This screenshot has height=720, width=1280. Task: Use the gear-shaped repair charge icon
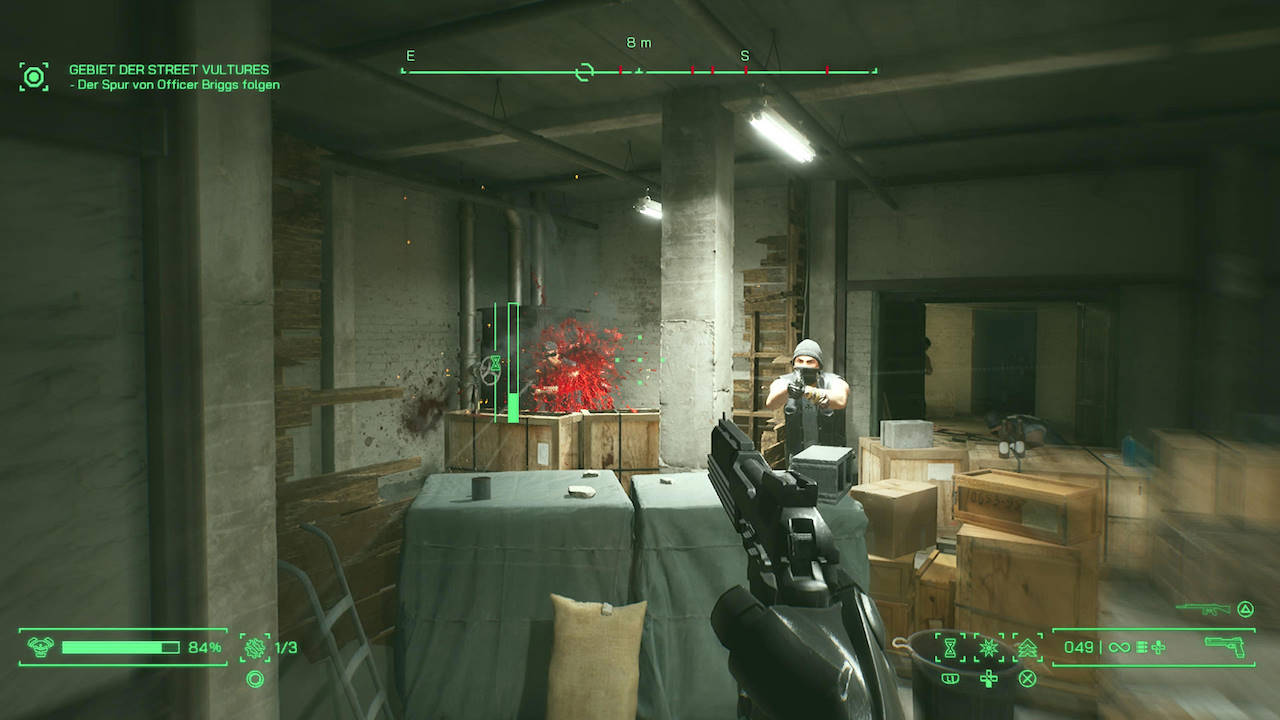(x=255, y=647)
